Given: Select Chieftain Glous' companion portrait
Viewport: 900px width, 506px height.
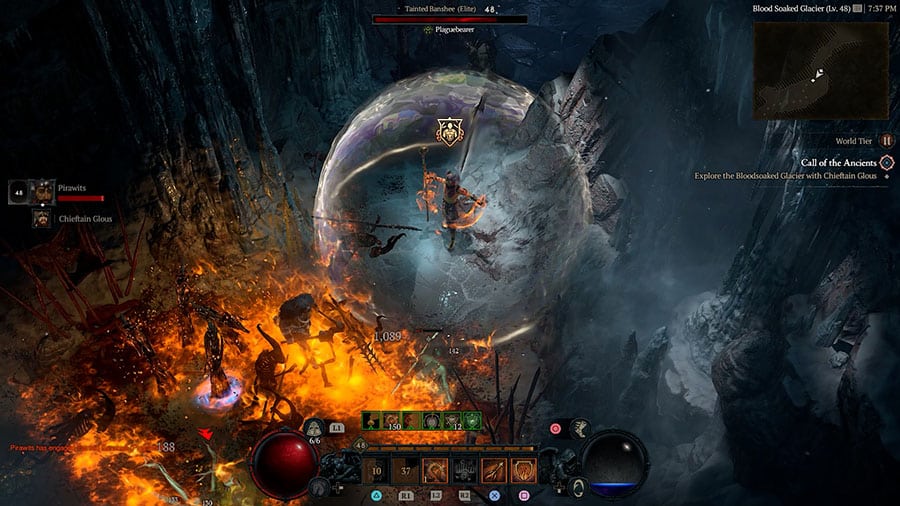Looking at the screenshot, I should click(x=42, y=218).
